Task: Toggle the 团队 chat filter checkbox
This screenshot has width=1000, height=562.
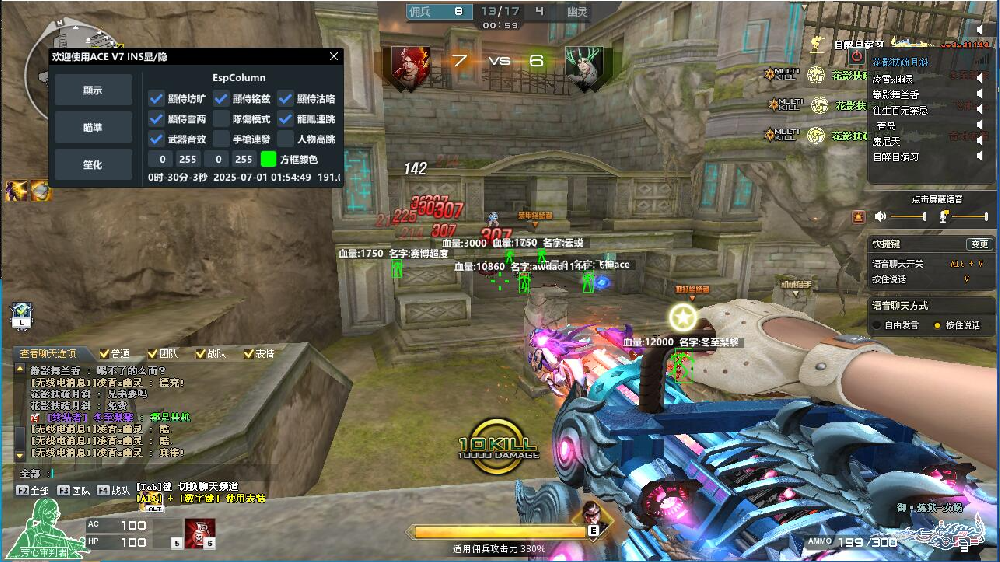Action: 152,354
